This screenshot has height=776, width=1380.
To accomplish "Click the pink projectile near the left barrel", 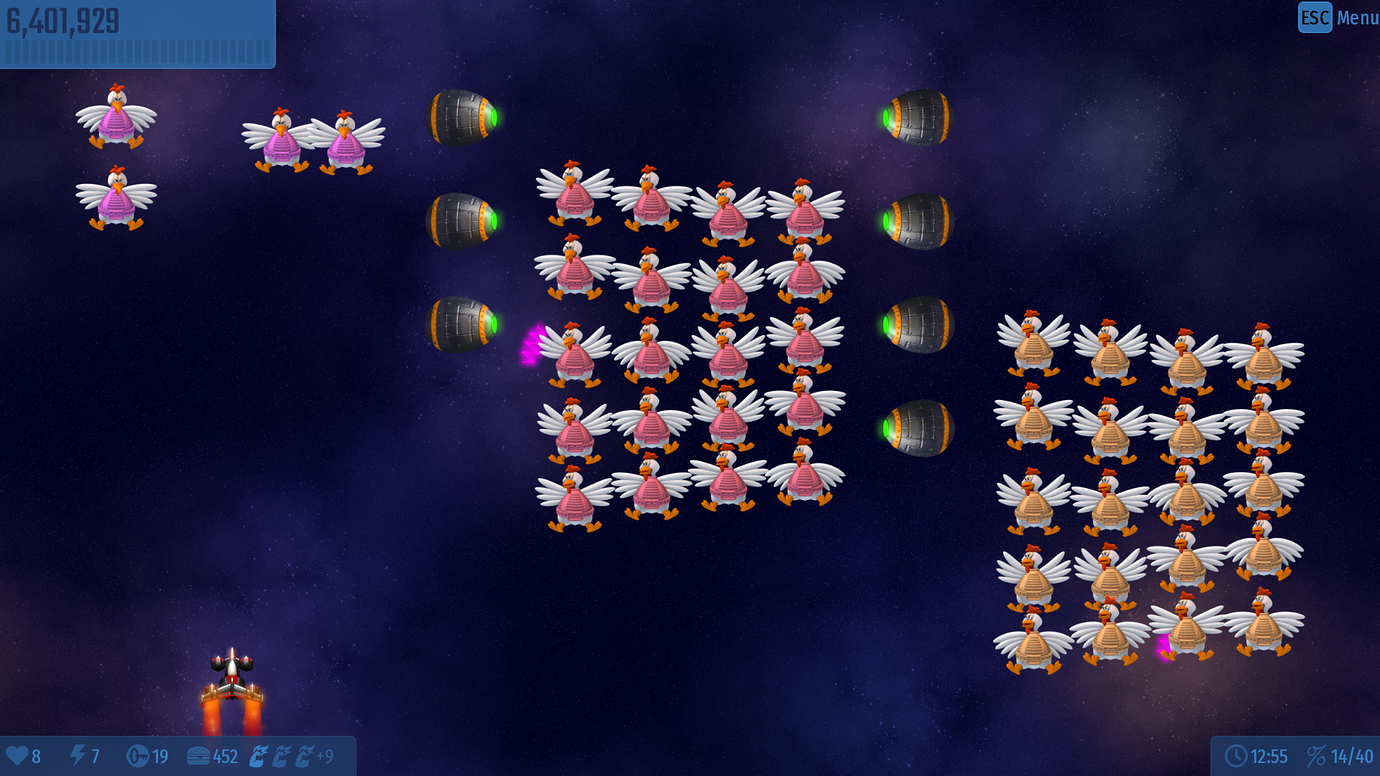I will (x=532, y=343).
